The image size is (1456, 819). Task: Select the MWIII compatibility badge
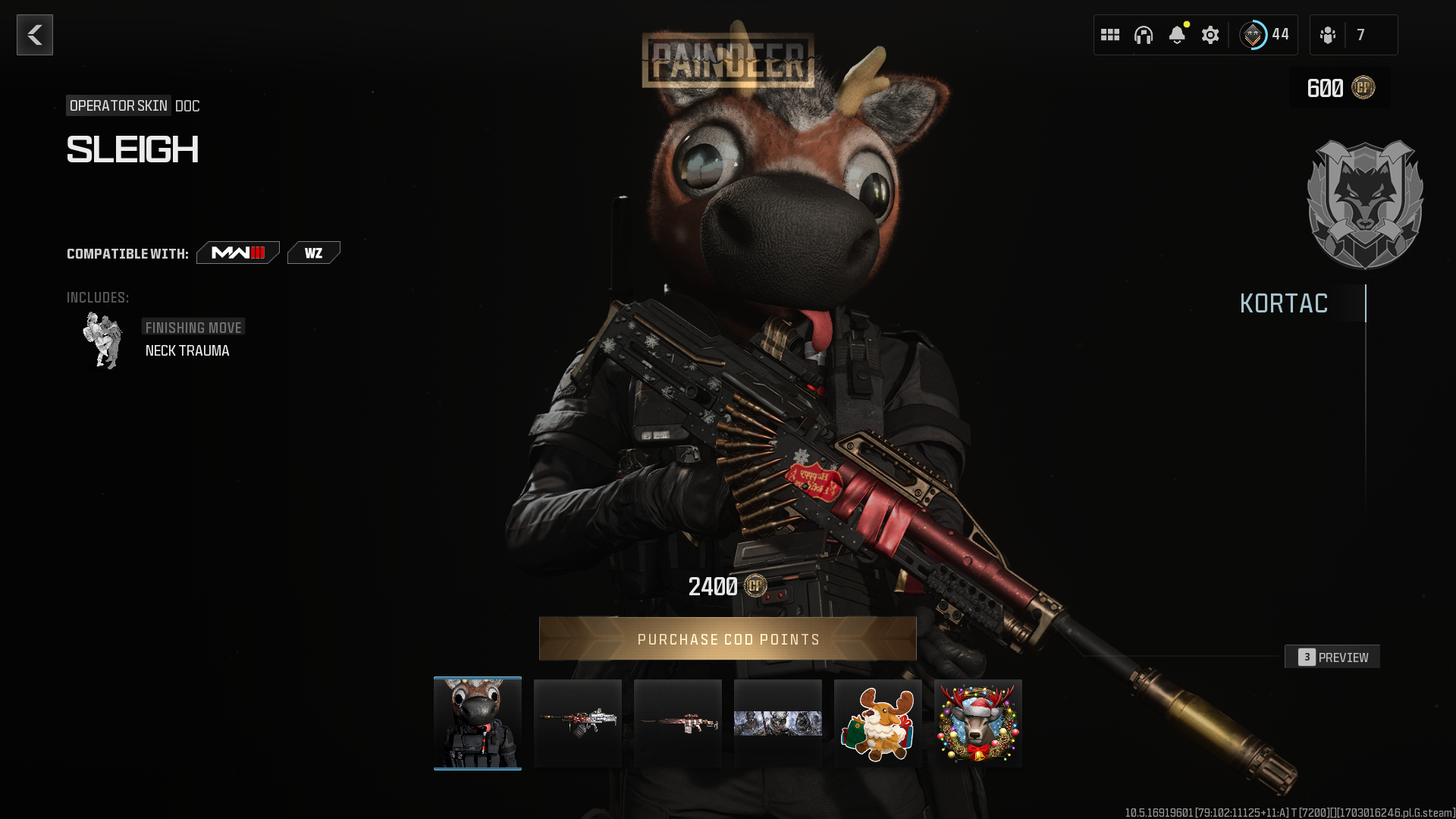[x=237, y=253]
